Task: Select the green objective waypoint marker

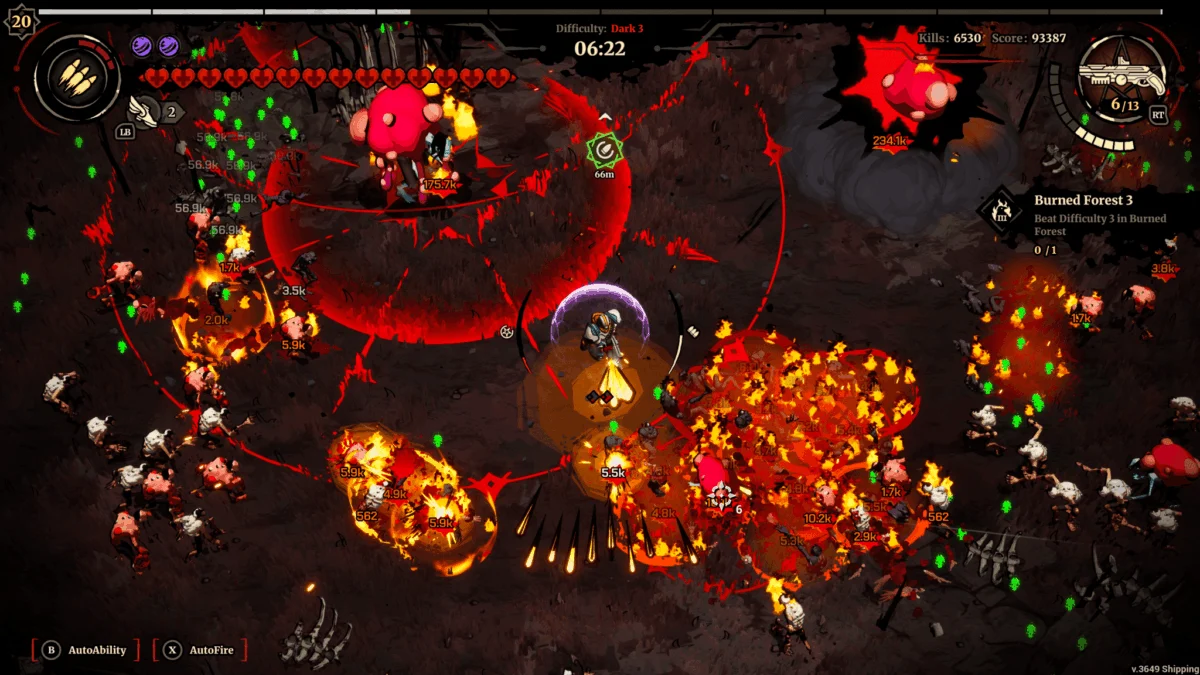Action: [603, 149]
